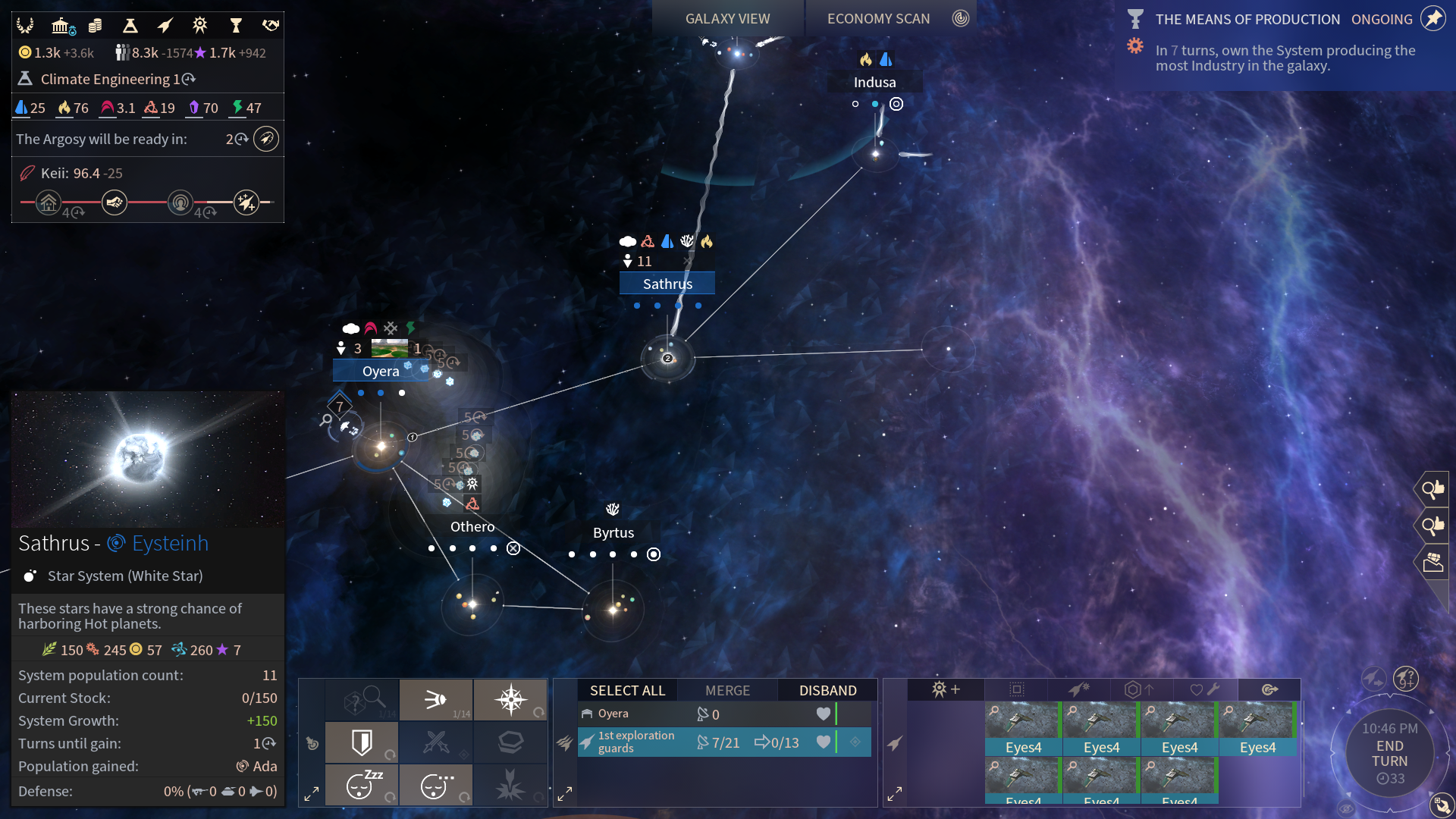Screen dimensions: 1456x819
Task: Choose the Byrtus system label
Action: pos(613,532)
